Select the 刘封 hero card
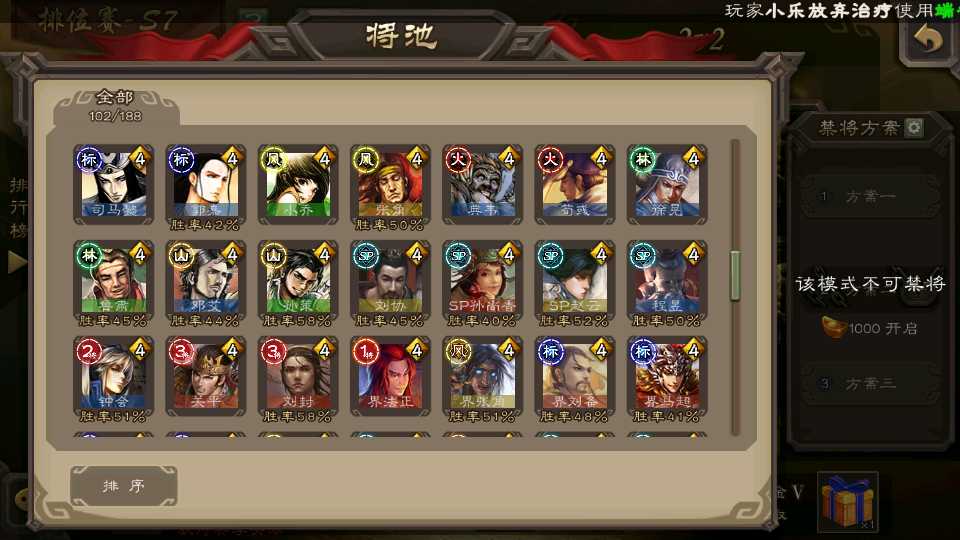Image resolution: width=960 pixels, height=540 pixels. click(297, 377)
